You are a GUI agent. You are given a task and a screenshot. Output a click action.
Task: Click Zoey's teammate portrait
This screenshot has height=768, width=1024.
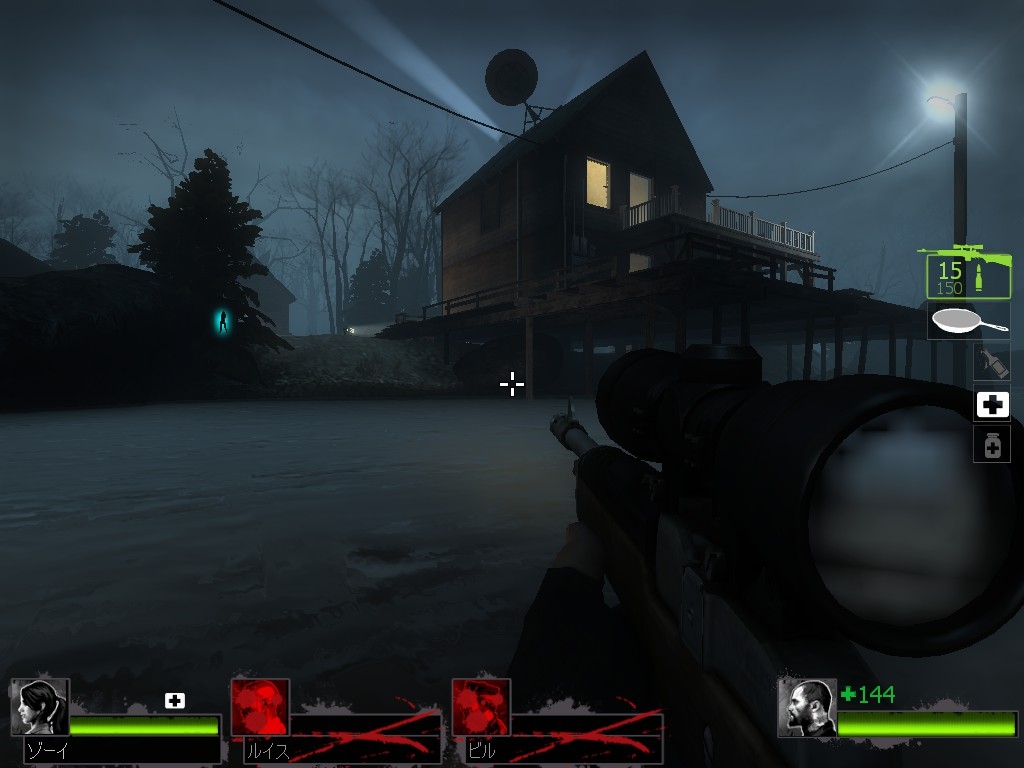point(40,707)
